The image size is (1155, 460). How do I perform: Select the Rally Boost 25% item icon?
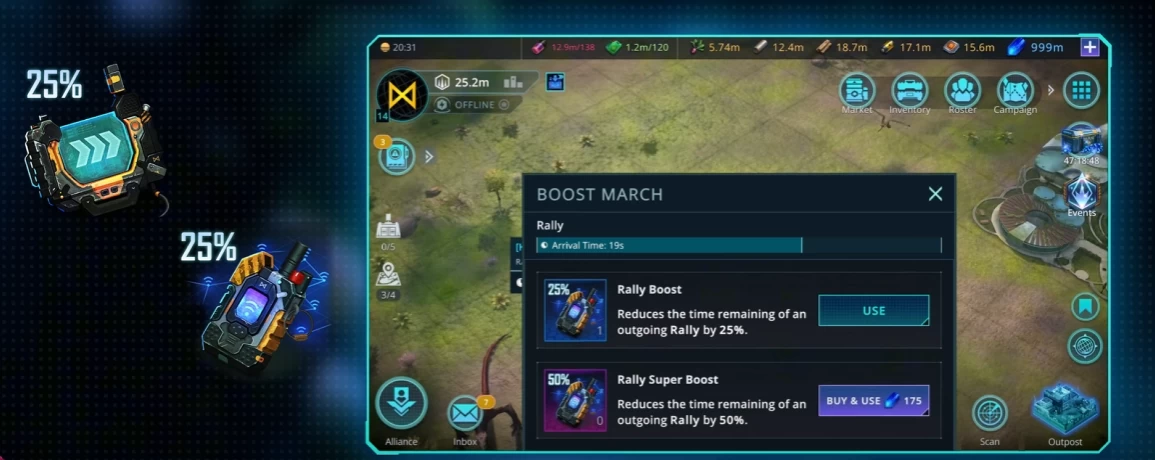coord(575,310)
